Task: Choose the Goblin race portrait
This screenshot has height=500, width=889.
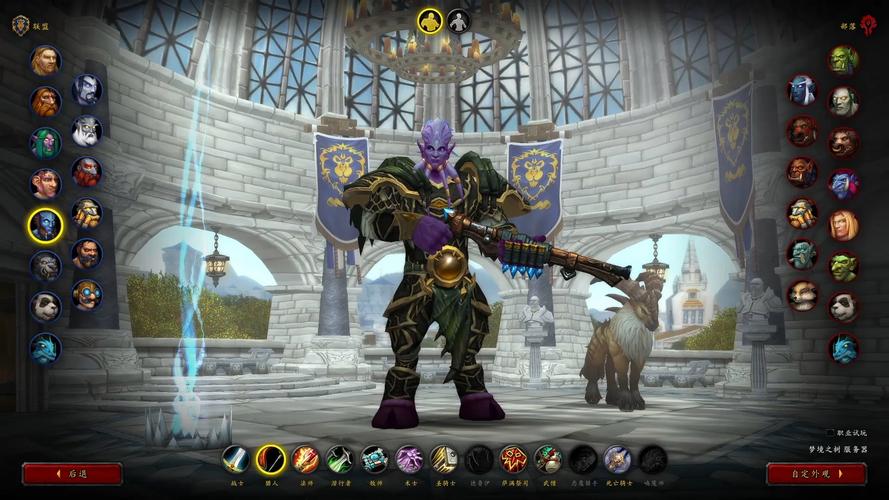Action: [843, 266]
